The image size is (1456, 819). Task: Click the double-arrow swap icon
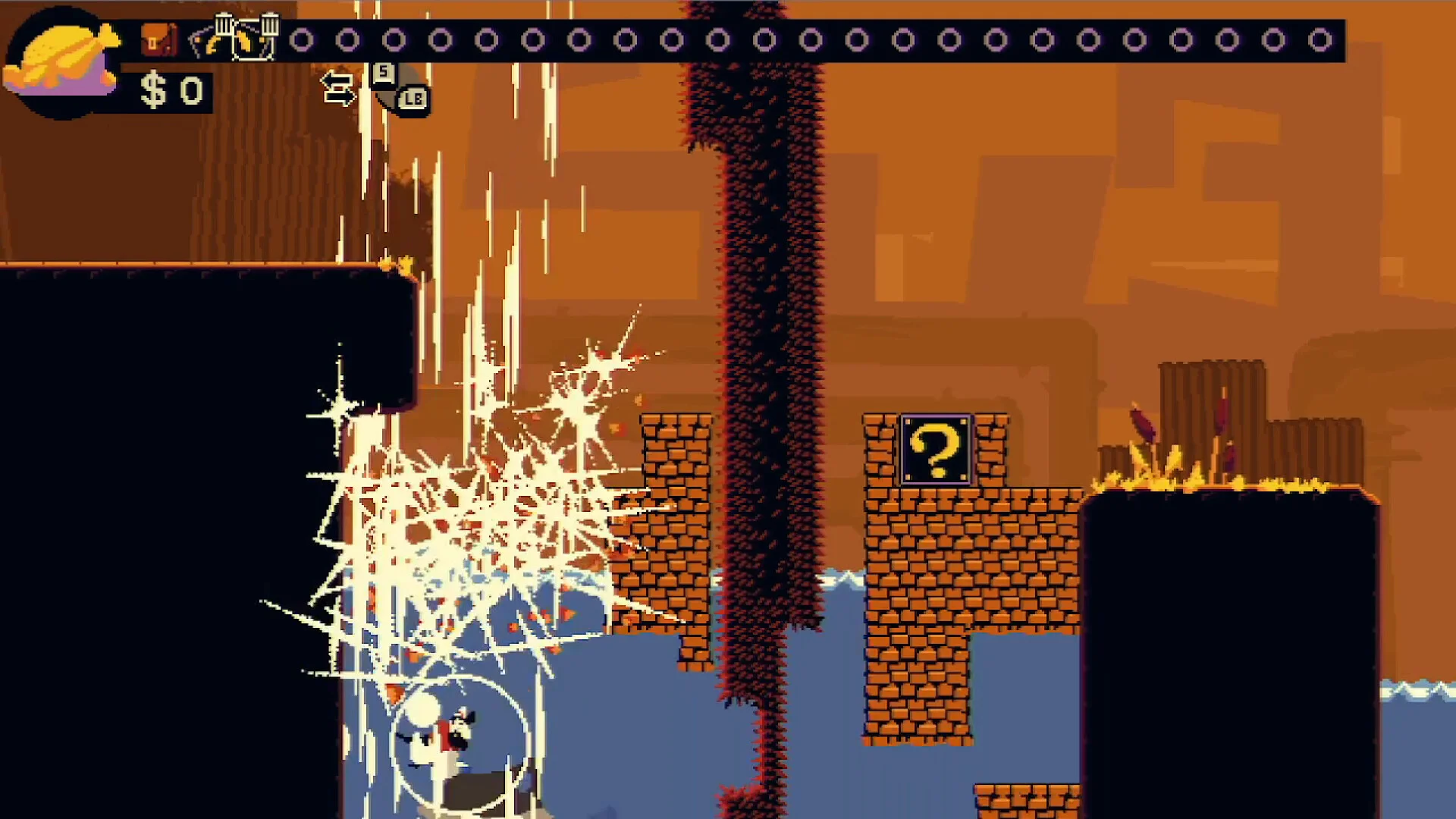click(x=337, y=89)
